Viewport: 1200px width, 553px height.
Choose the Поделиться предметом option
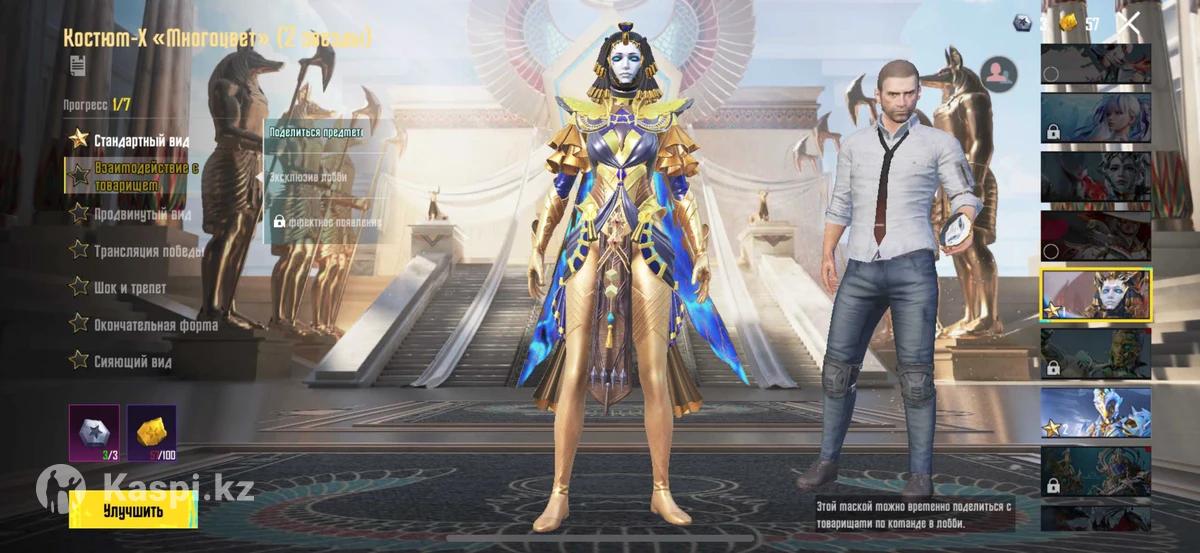316,132
